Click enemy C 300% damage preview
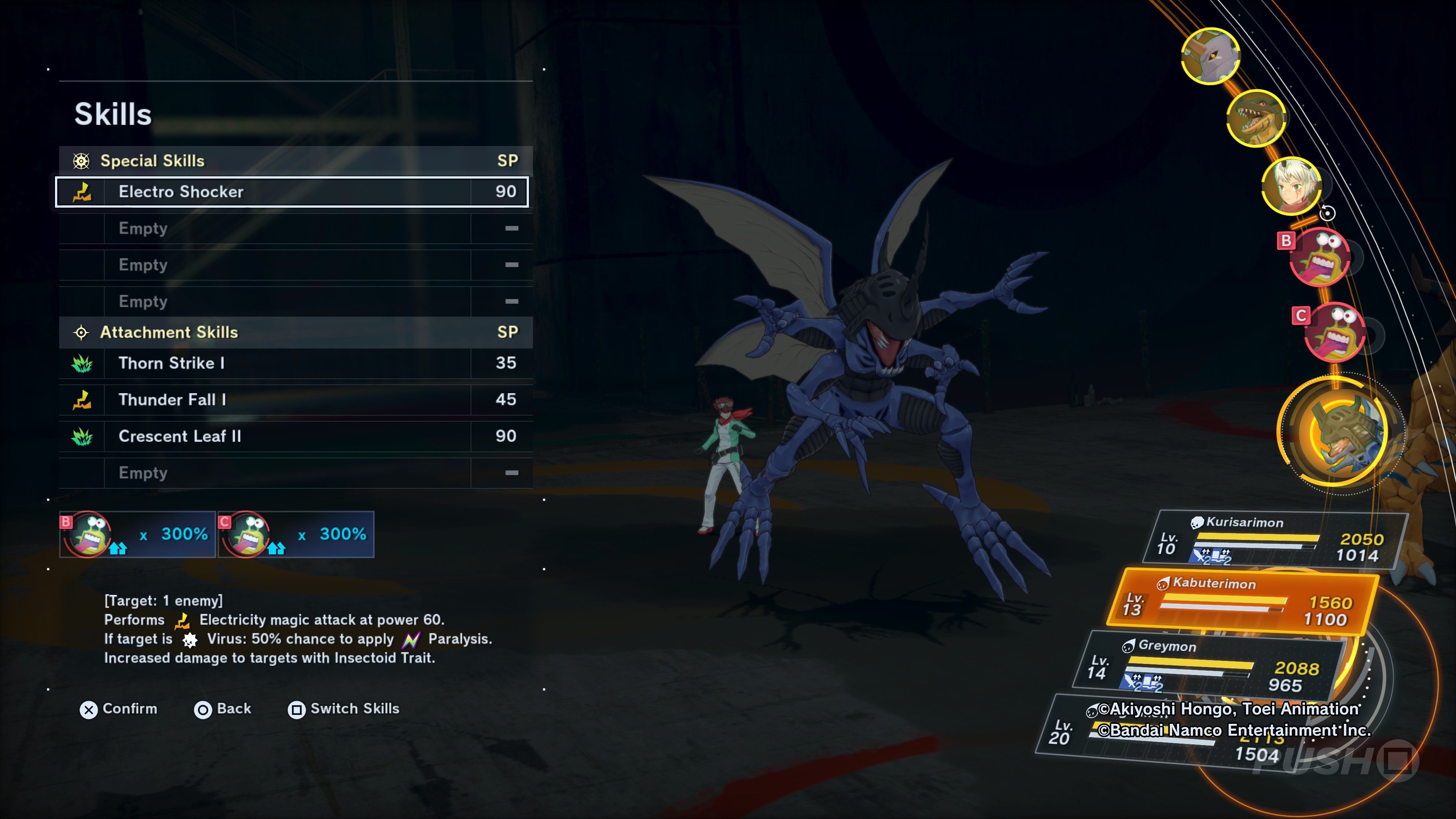This screenshot has height=819, width=1456. click(x=296, y=535)
